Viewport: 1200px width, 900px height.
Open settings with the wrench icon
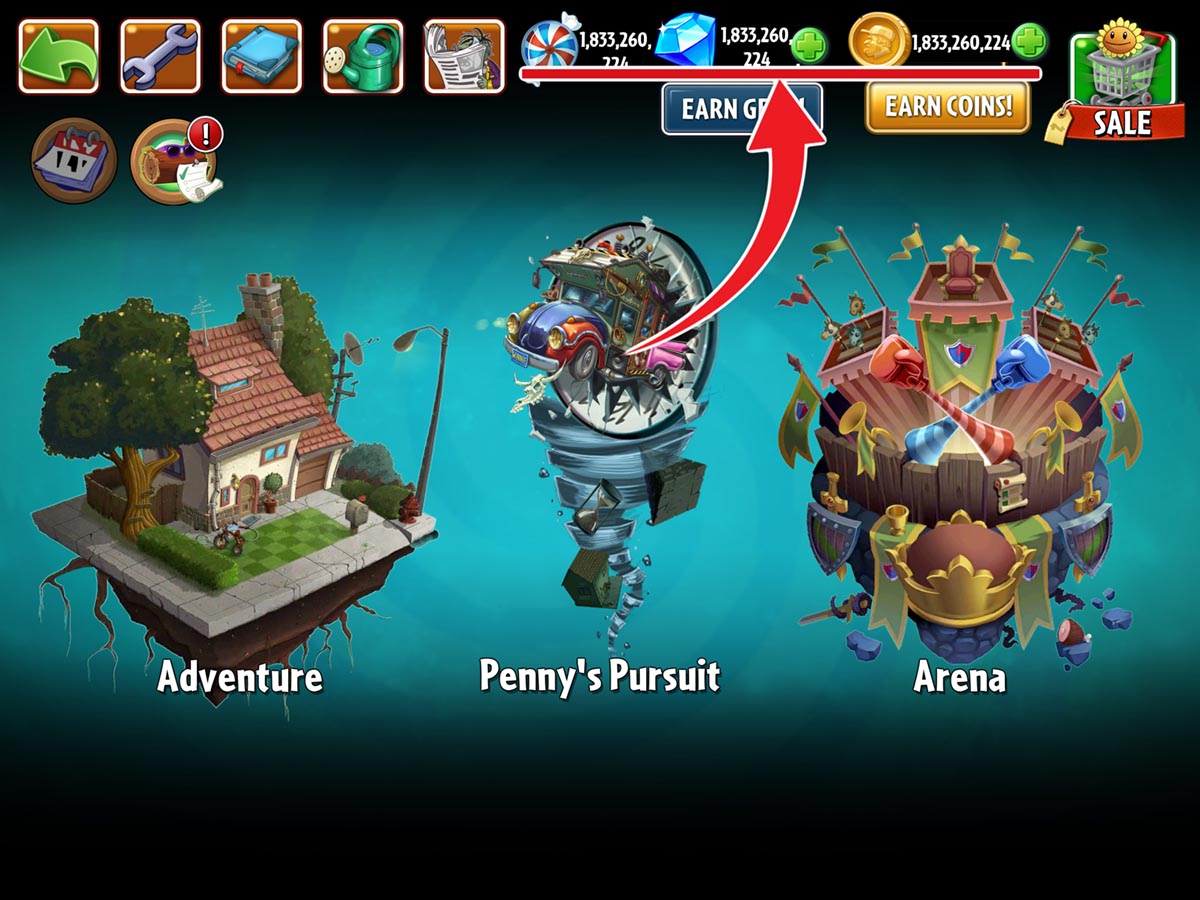coord(160,56)
